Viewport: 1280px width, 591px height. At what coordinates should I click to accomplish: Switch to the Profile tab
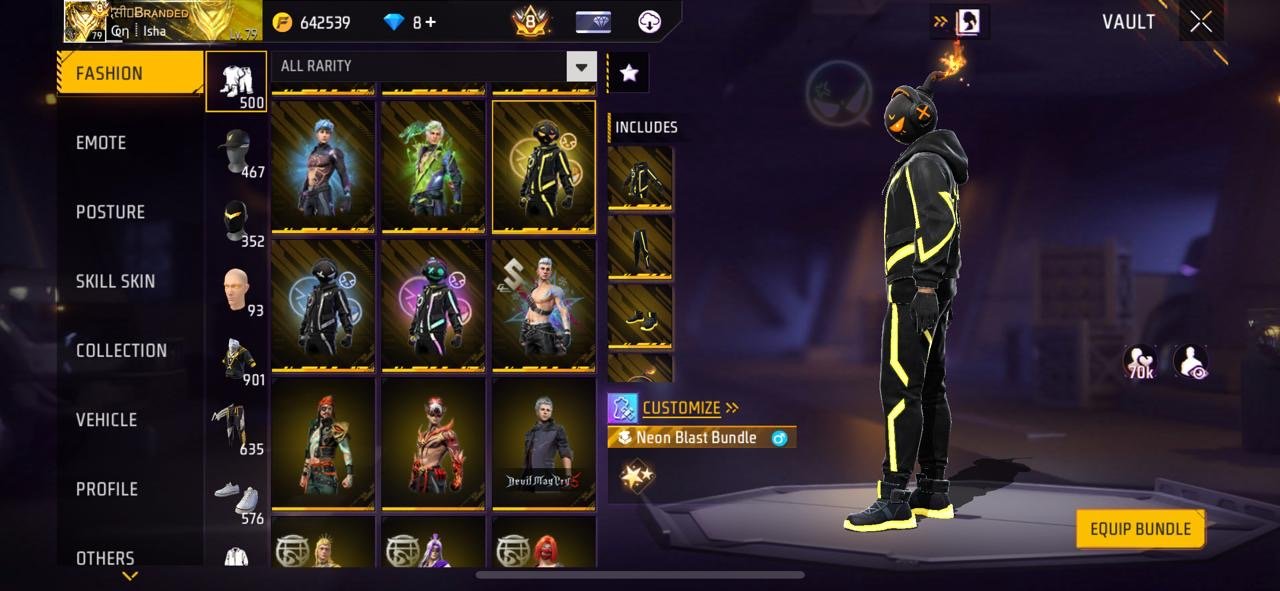(x=106, y=489)
